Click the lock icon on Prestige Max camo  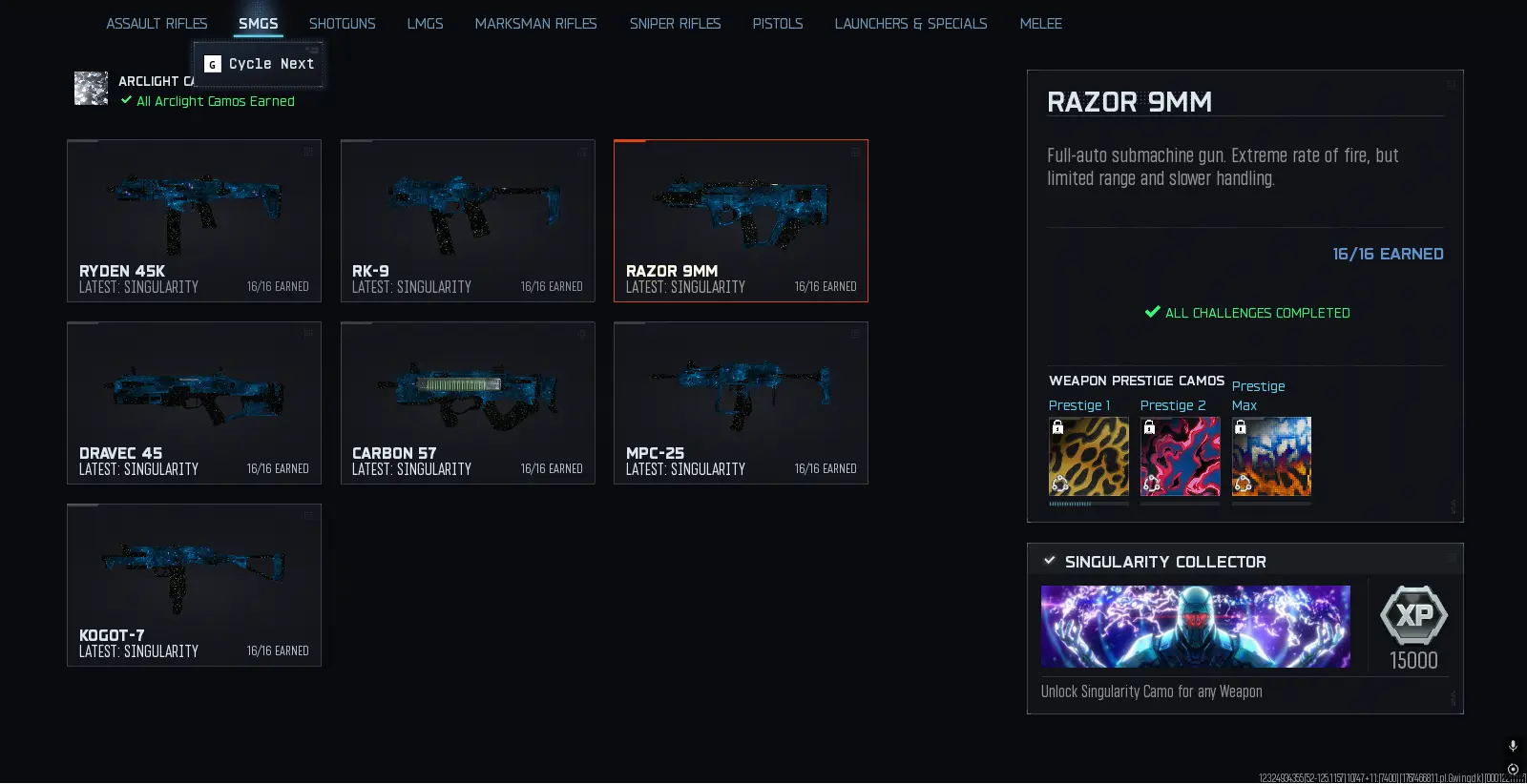click(x=1242, y=427)
